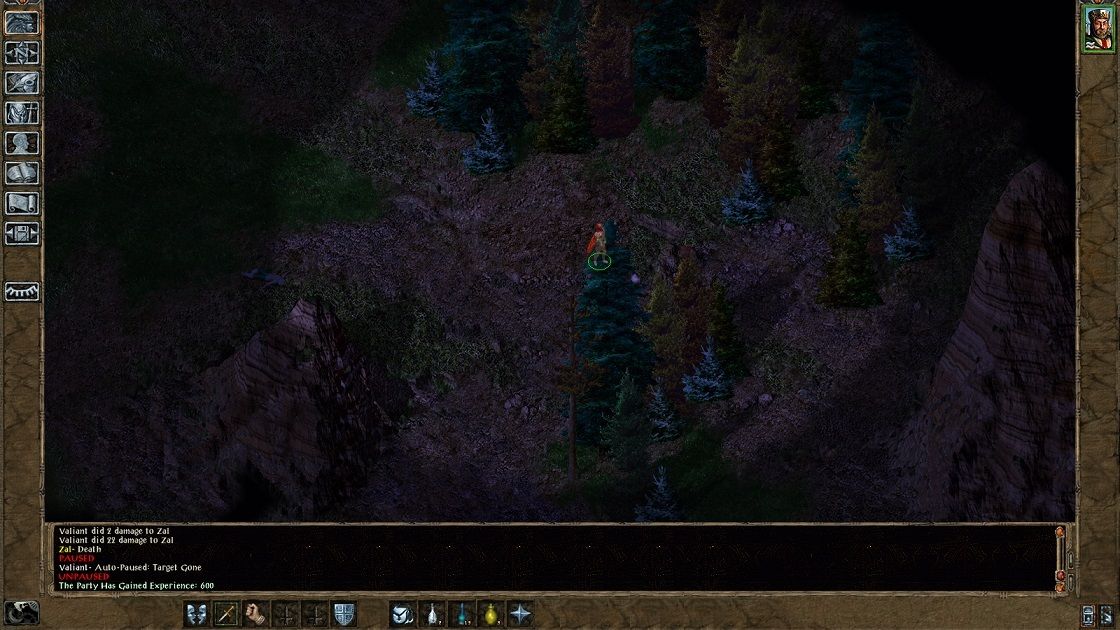Open the options floppy disk menu
This screenshot has width=1120, height=630.
[22, 233]
